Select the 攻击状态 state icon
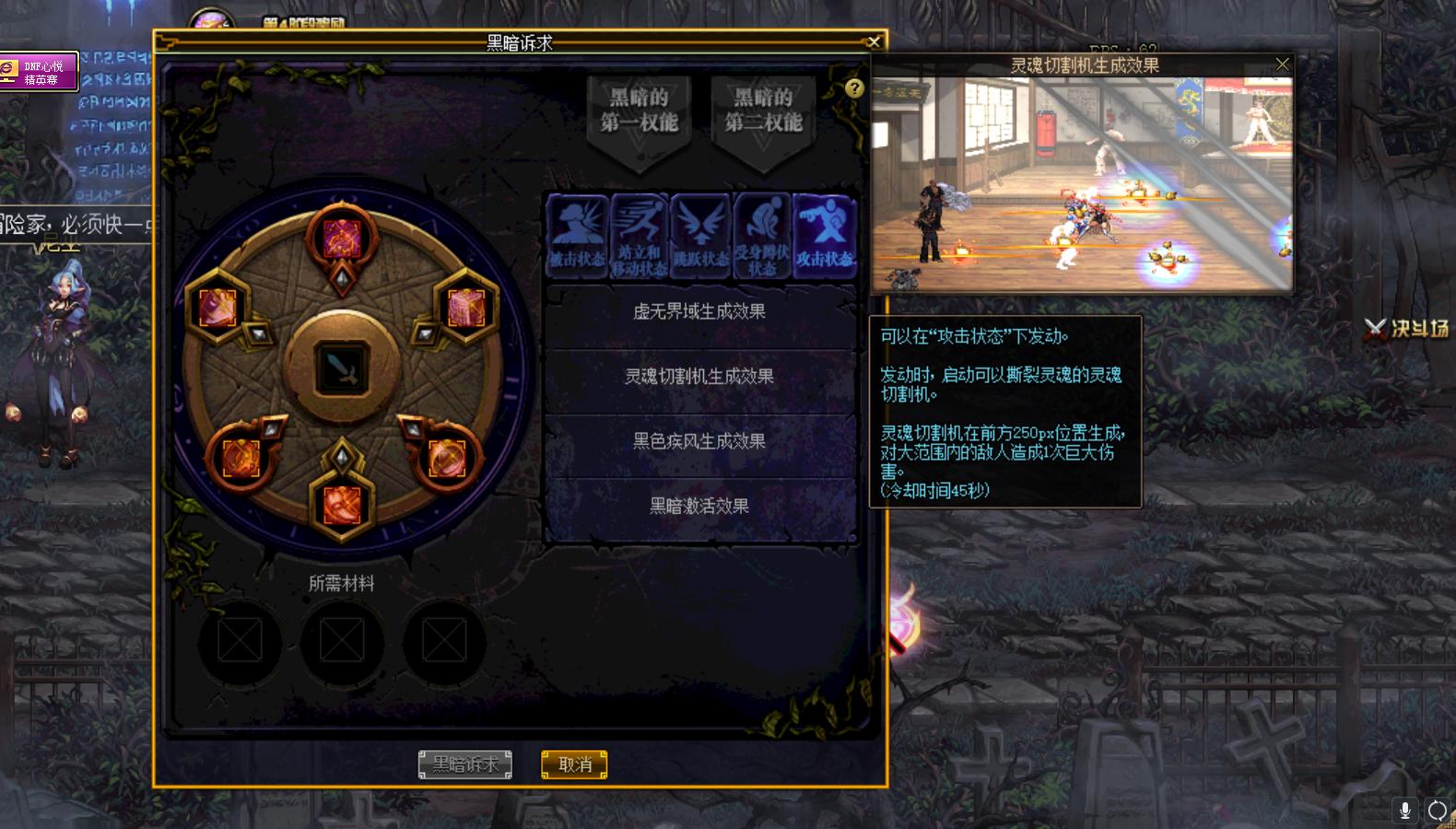The width and height of the screenshot is (1456, 829). [x=826, y=233]
